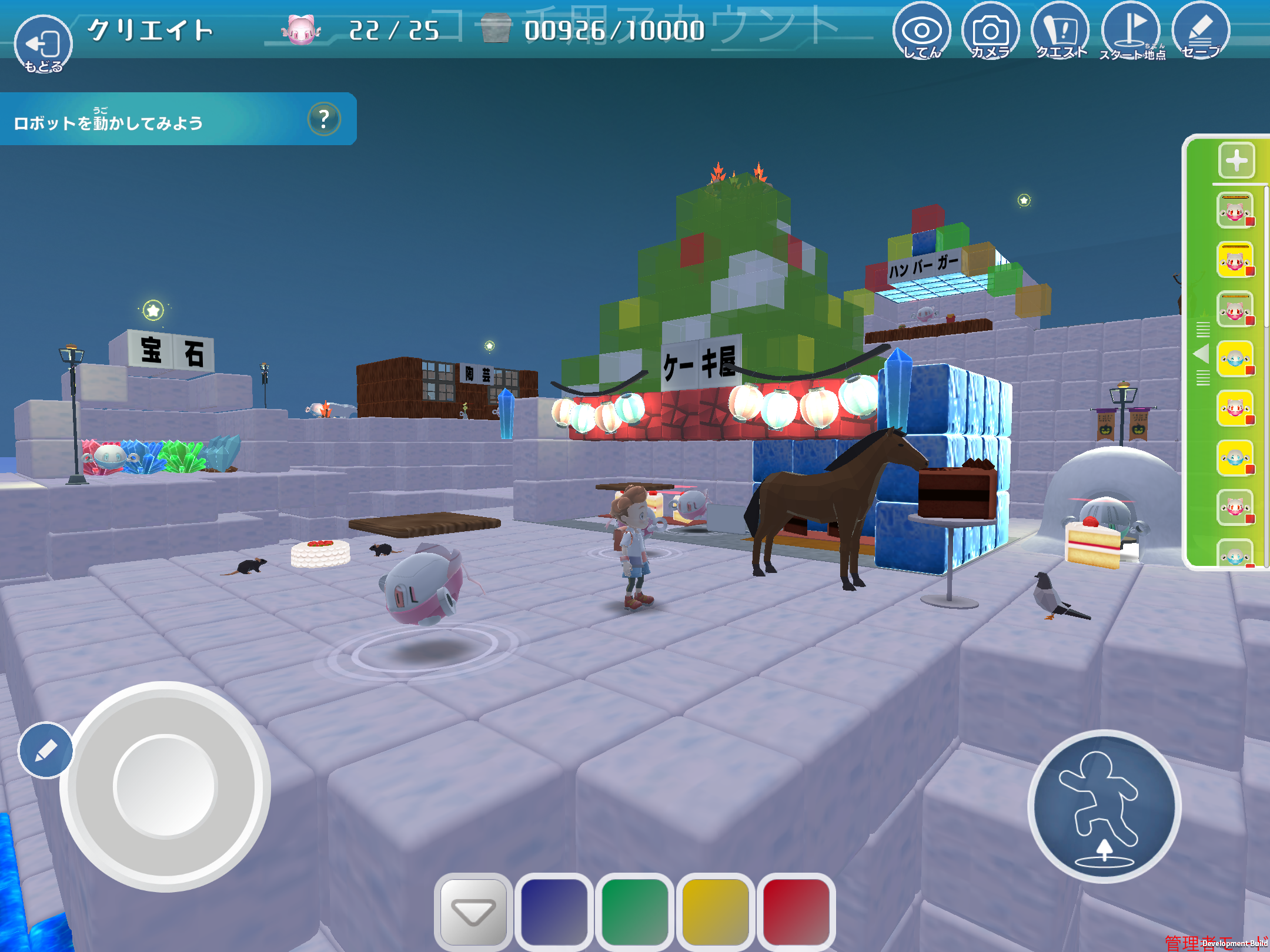
Task: Set the スタート地点 start point
Action: (x=1131, y=31)
